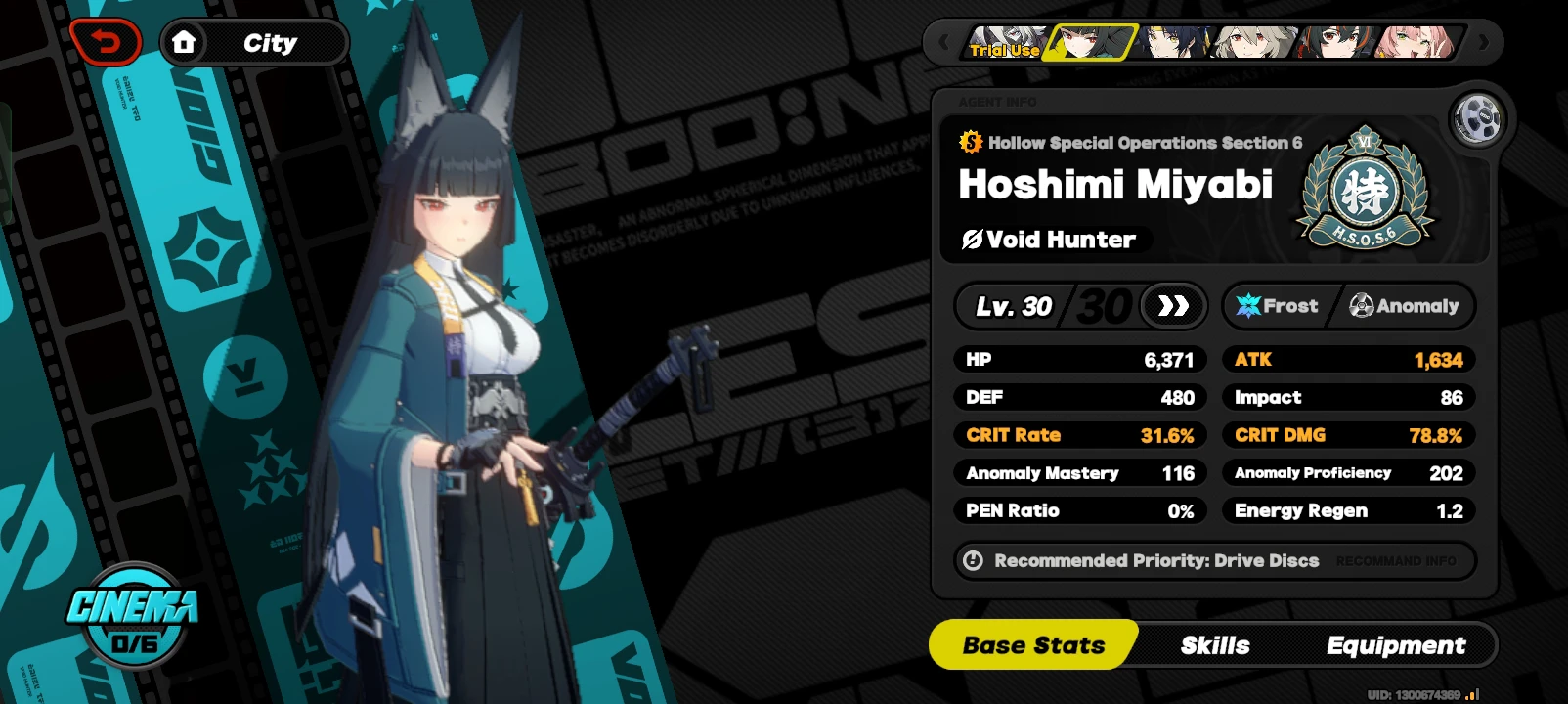Select the blue-haired agent portrait in roster
The width and height of the screenshot is (1568, 704).
(x=1173, y=41)
